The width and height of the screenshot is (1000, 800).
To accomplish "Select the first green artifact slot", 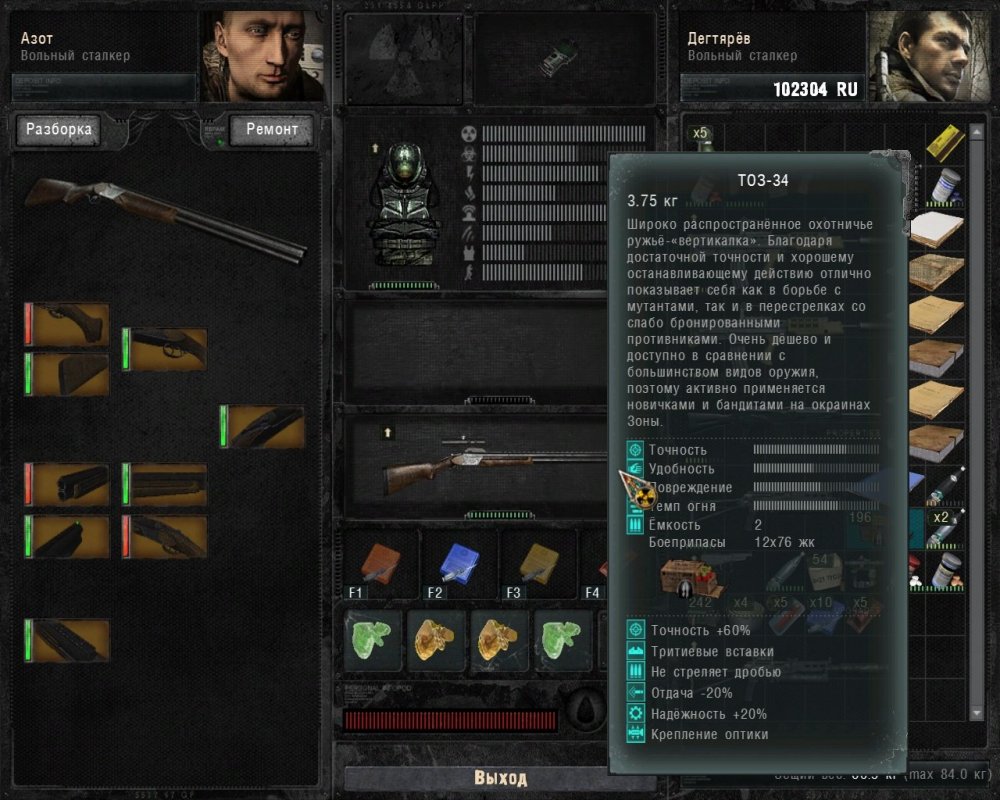I will 373,640.
